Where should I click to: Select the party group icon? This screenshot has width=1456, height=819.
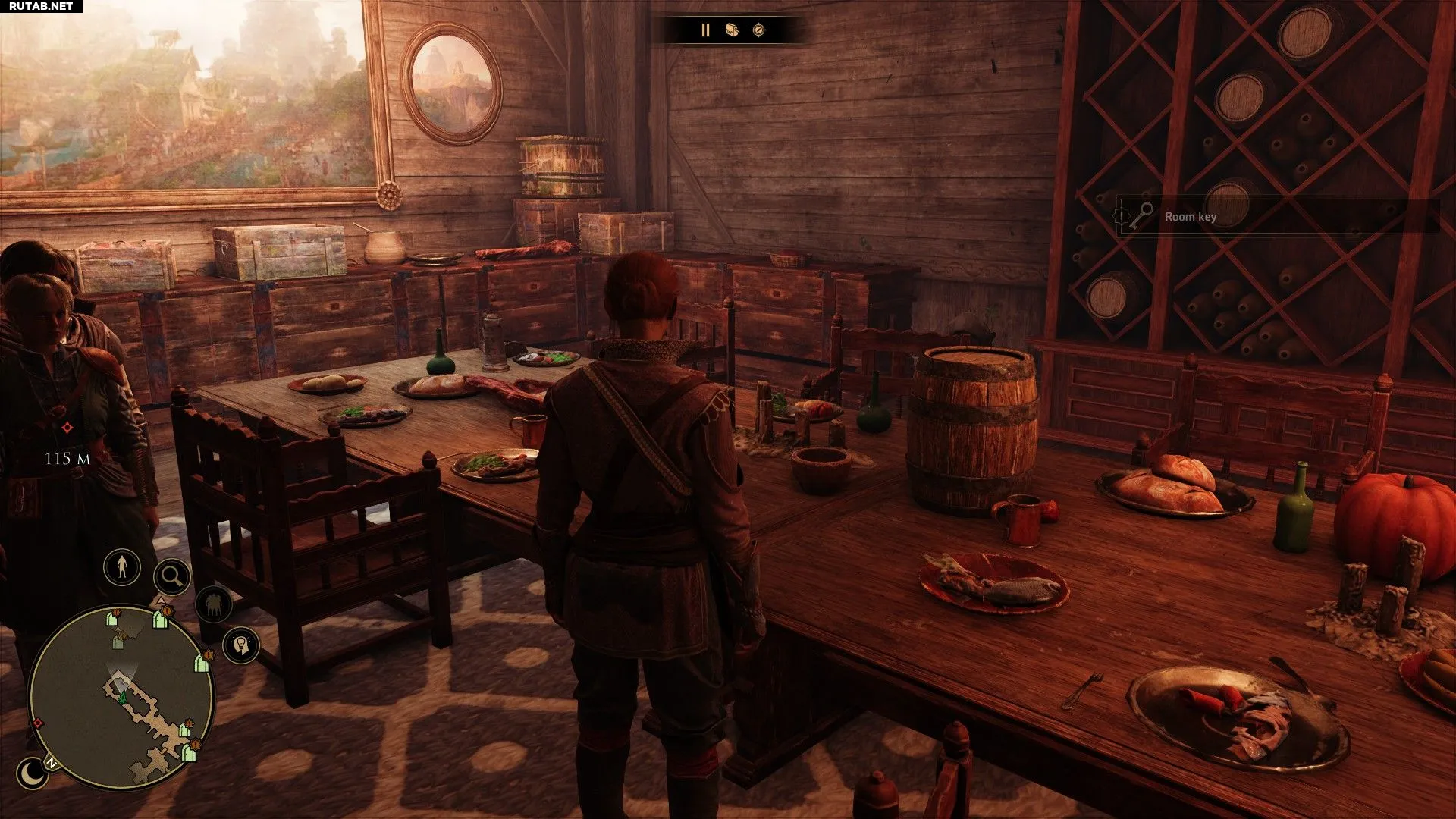[x=214, y=604]
